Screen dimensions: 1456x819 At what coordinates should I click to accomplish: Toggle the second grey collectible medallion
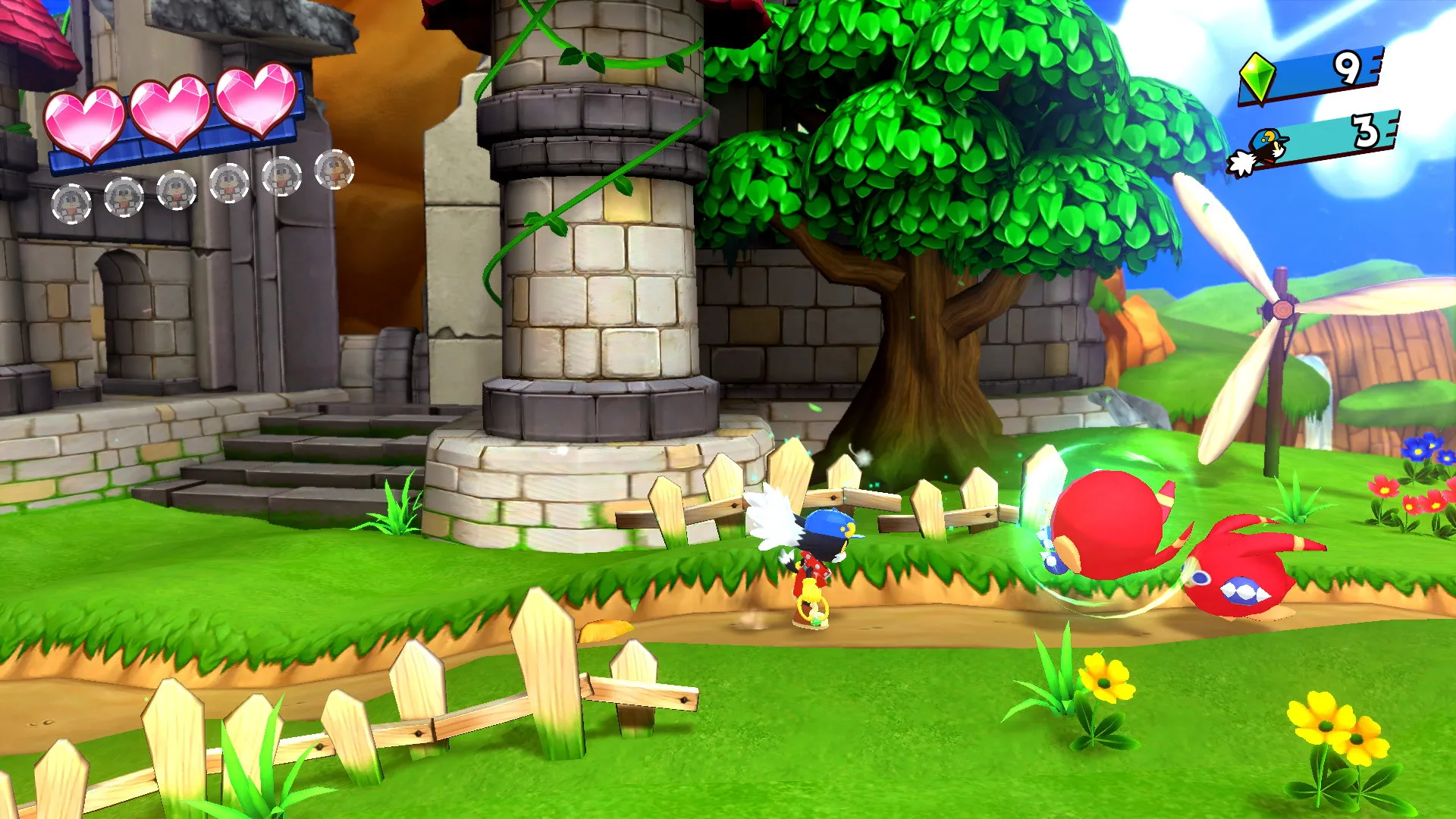[x=124, y=199]
